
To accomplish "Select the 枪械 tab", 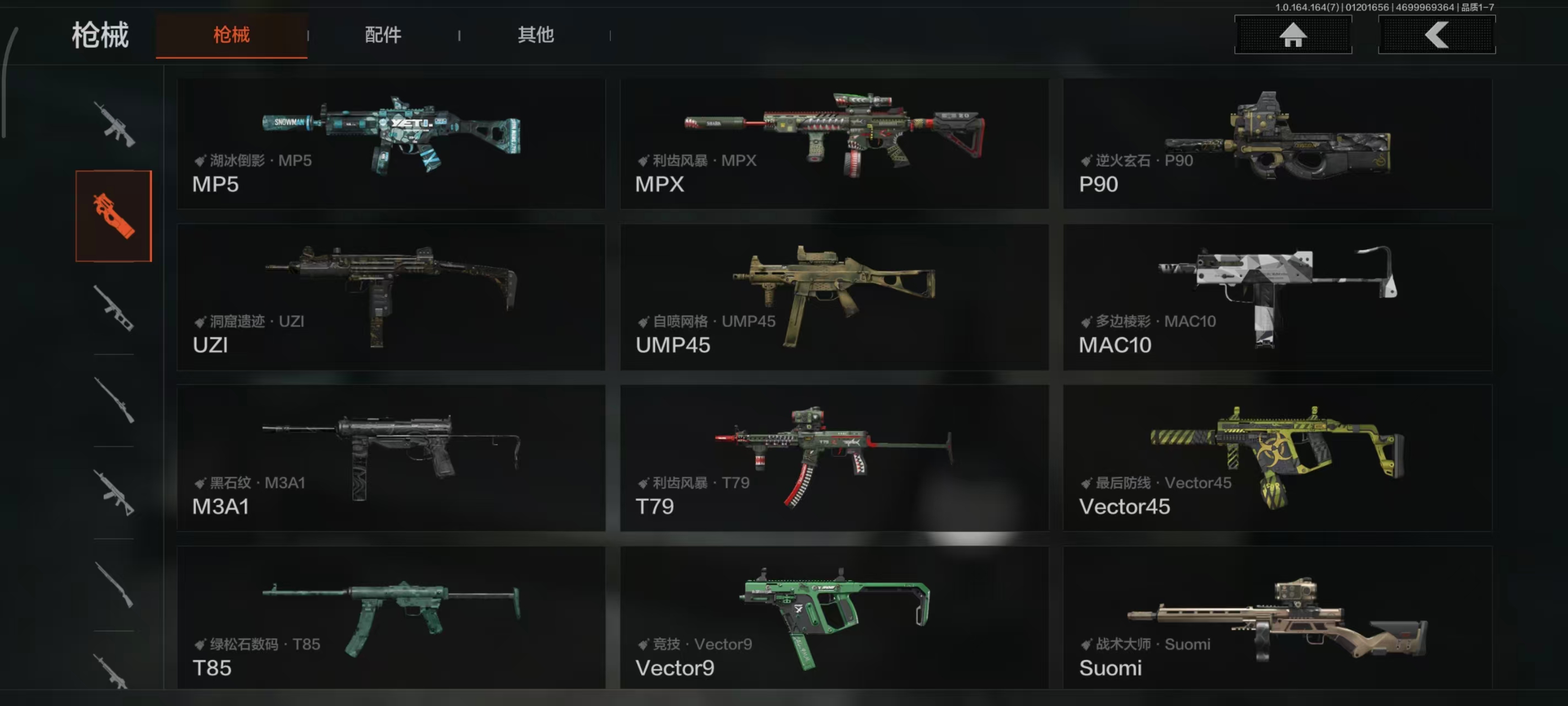I will coord(232,35).
